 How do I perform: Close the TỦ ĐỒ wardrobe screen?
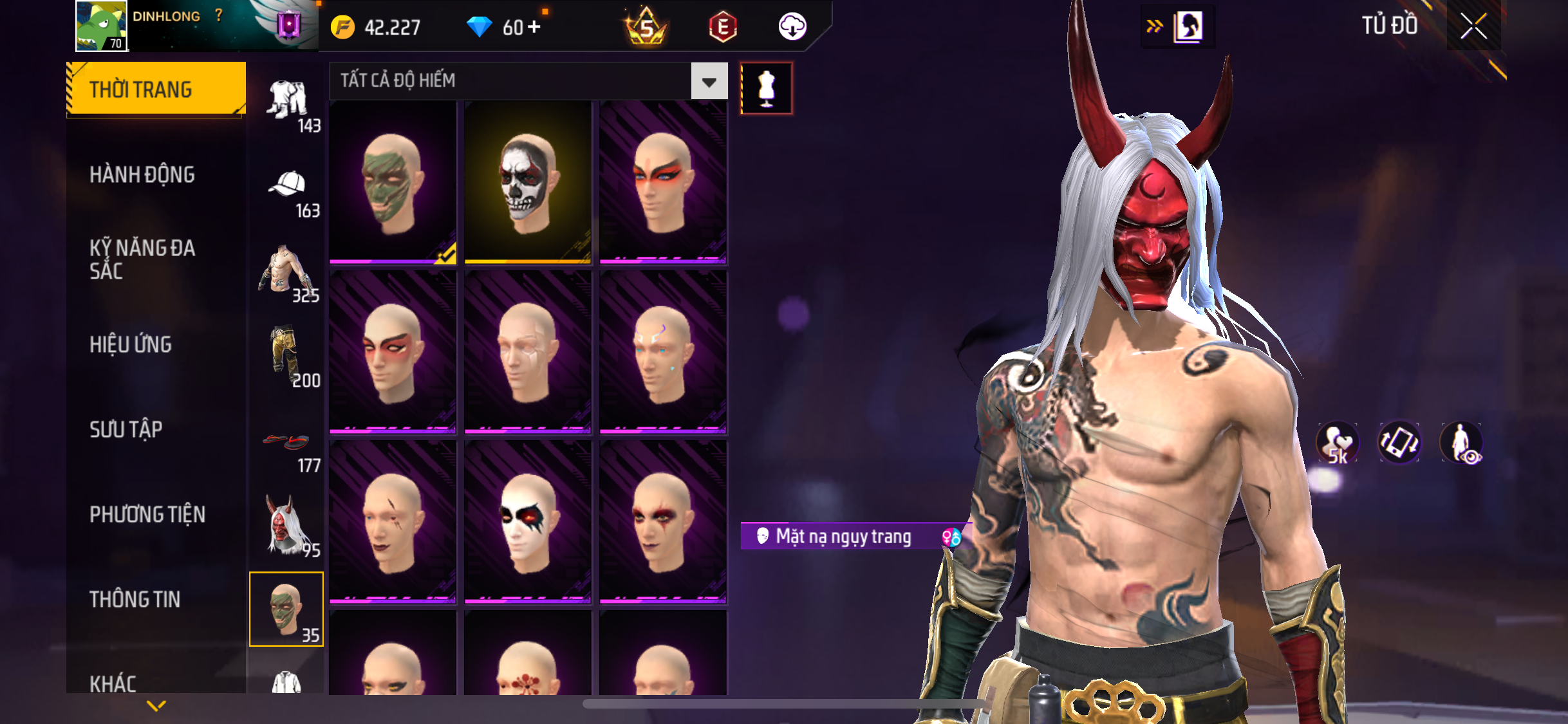pyautogui.click(x=1473, y=26)
